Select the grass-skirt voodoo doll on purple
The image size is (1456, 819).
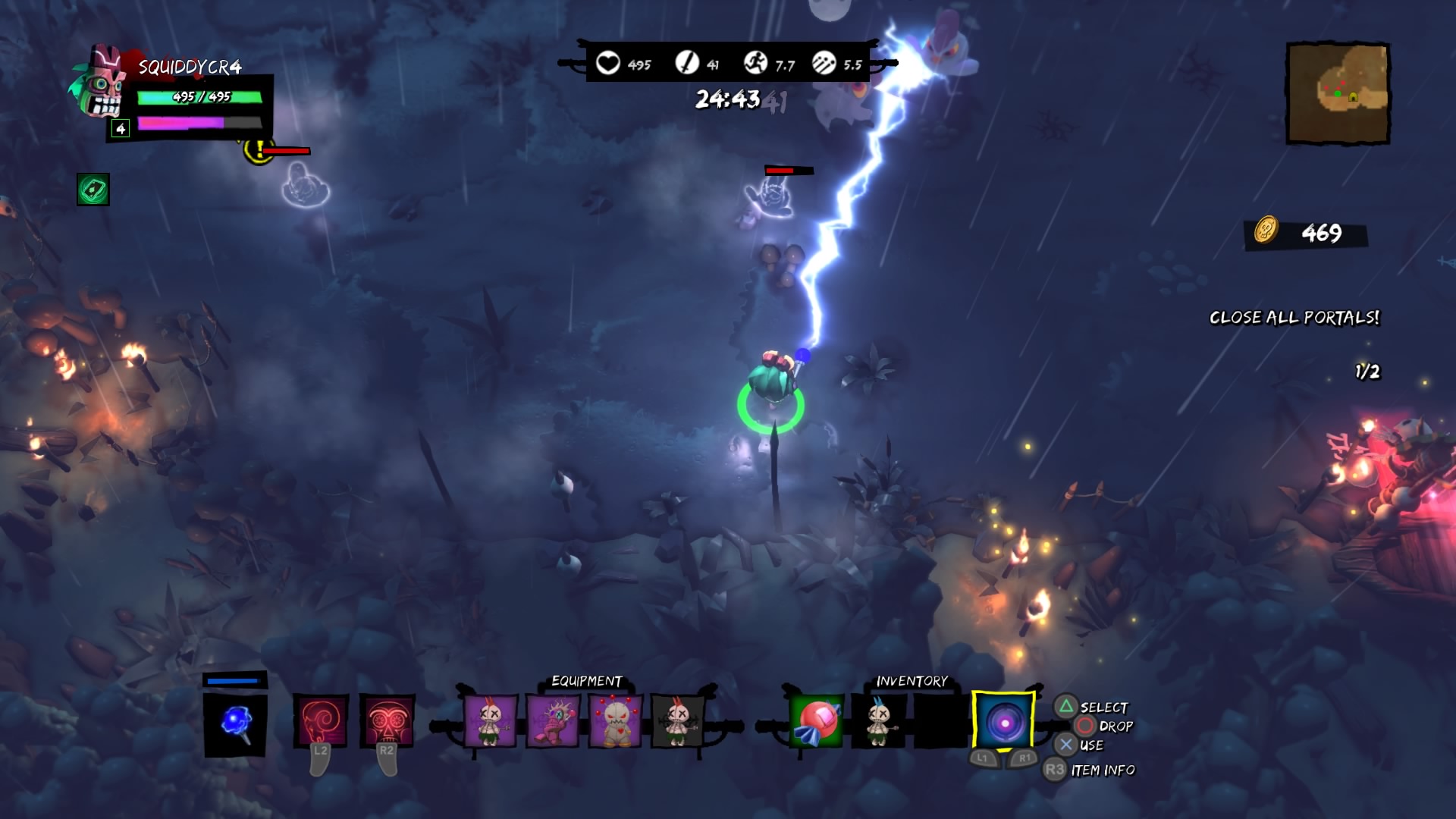tap(490, 721)
